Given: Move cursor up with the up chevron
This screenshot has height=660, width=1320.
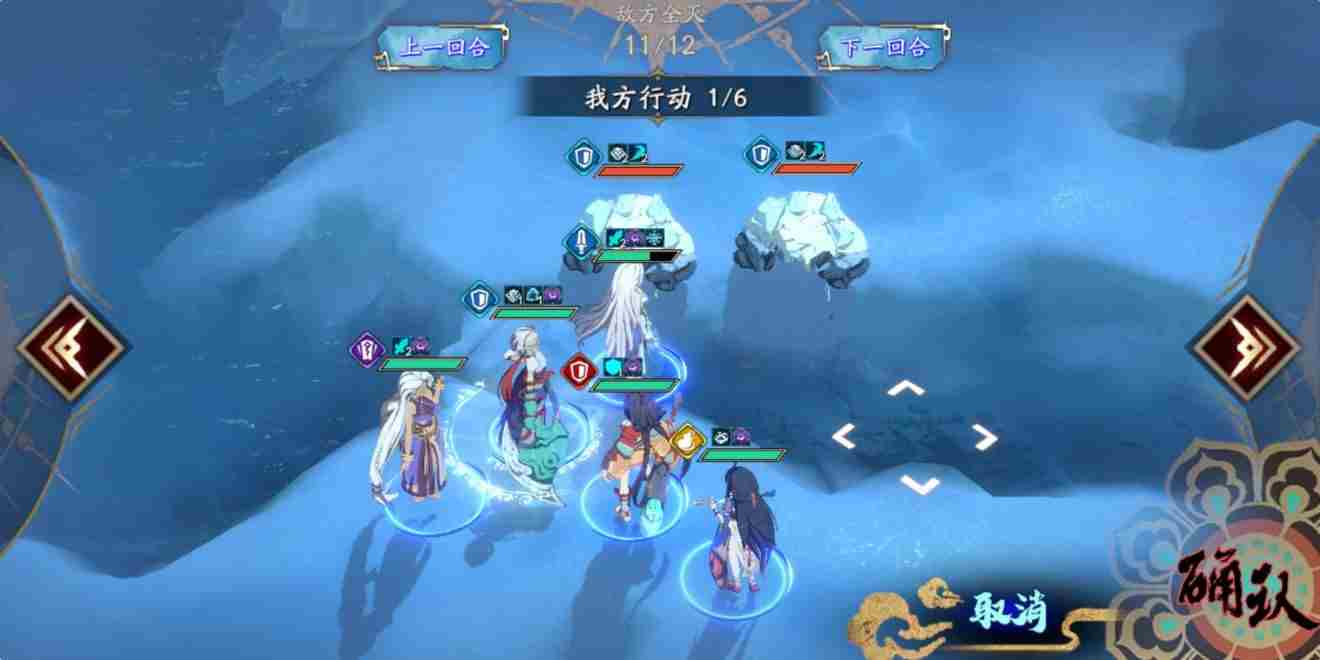Looking at the screenshot, I should (x=906, y=389).
